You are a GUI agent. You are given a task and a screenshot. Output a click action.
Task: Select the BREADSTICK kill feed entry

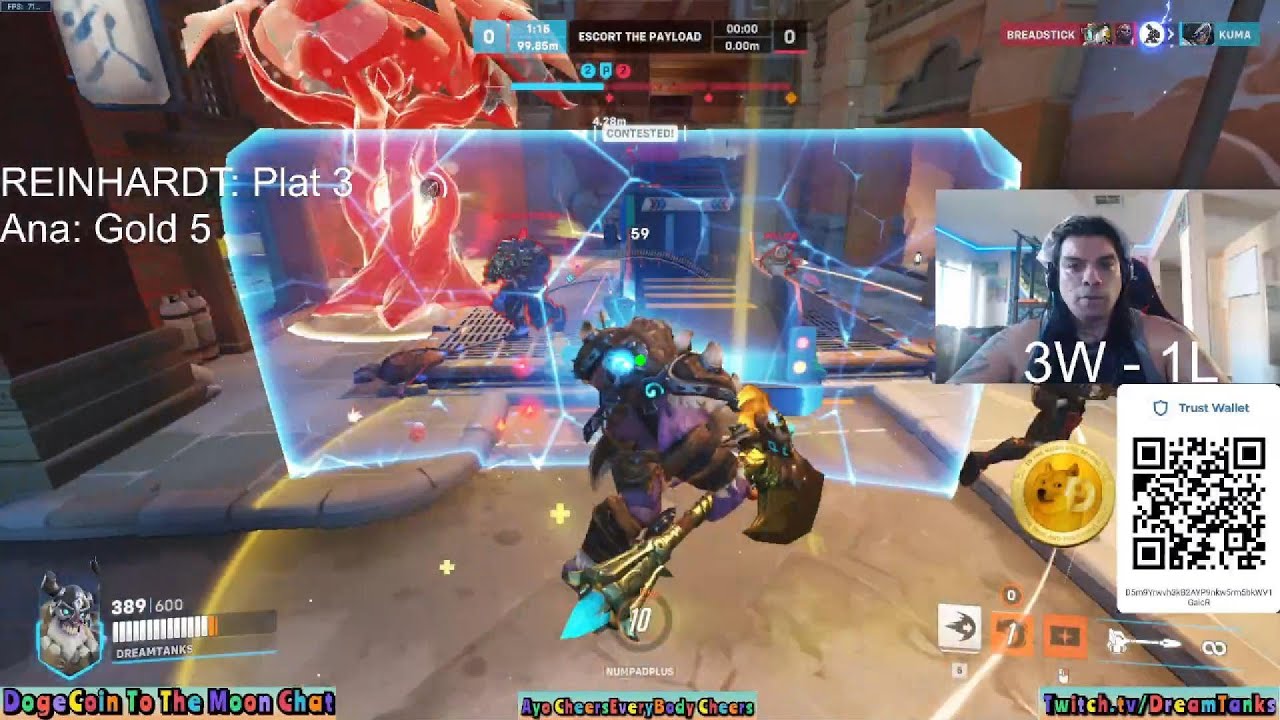(1040, 35)
